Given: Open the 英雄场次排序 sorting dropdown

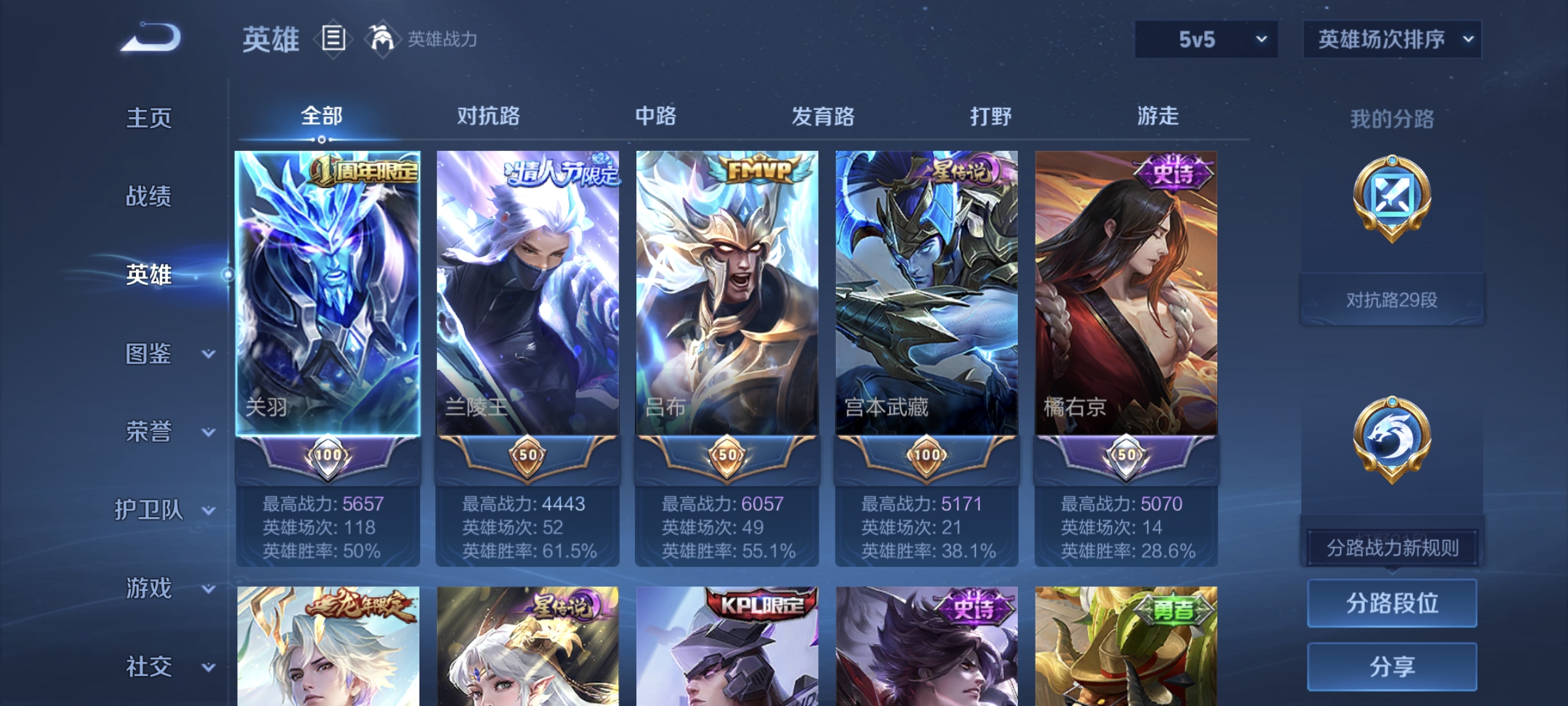Looking at the screenshot, I should [1392, 39].
